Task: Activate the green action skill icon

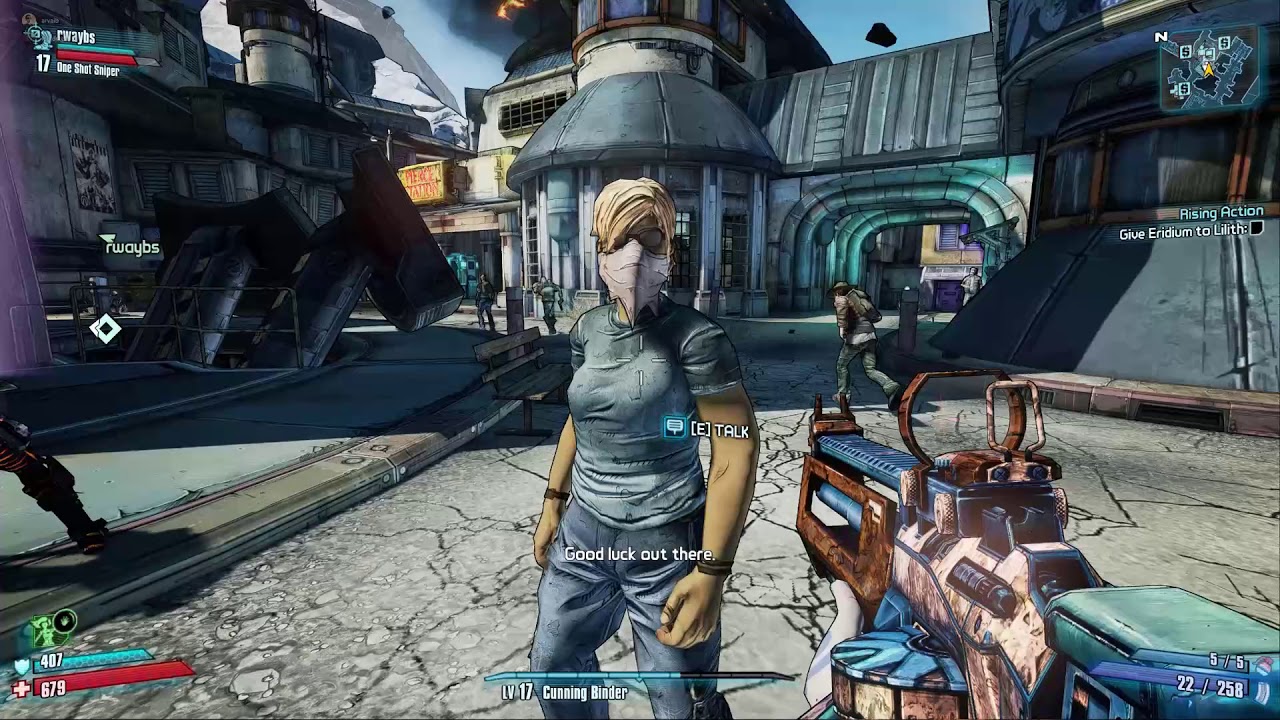Action: [45, 631]
